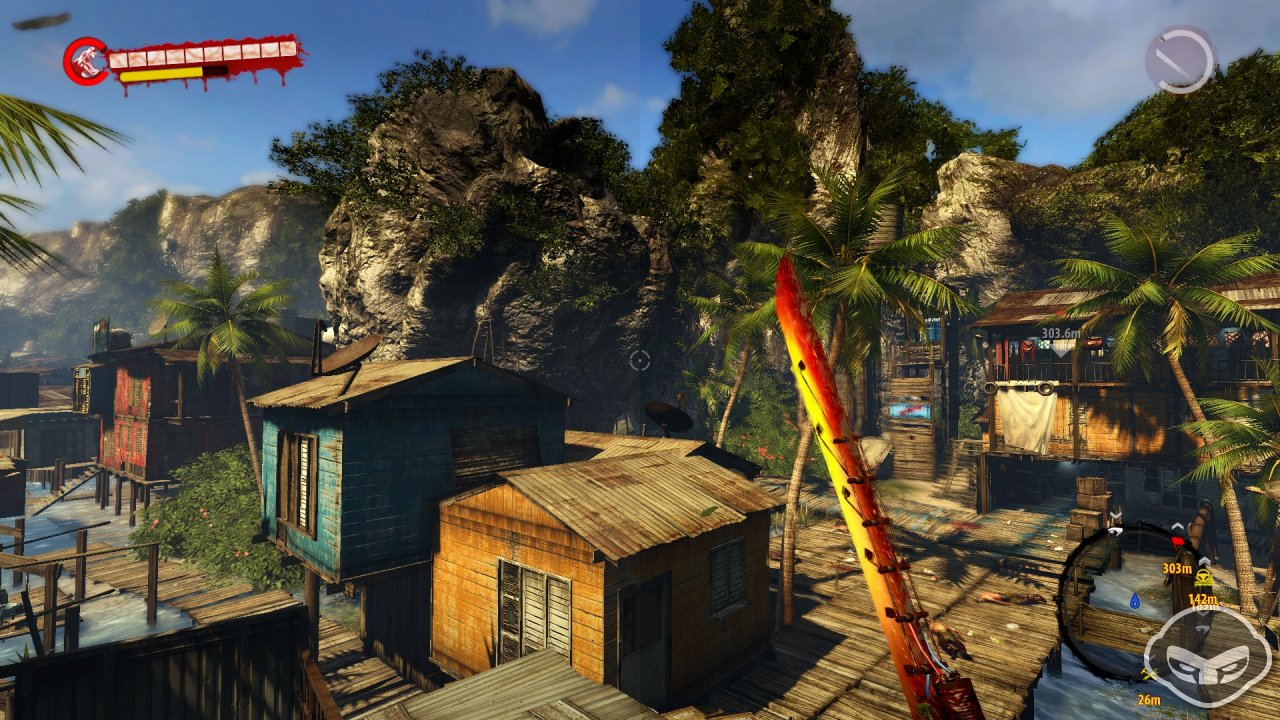1280x720 pixels.
Task: Click the blue water drop minimap marker
Action: (1135, 601)
